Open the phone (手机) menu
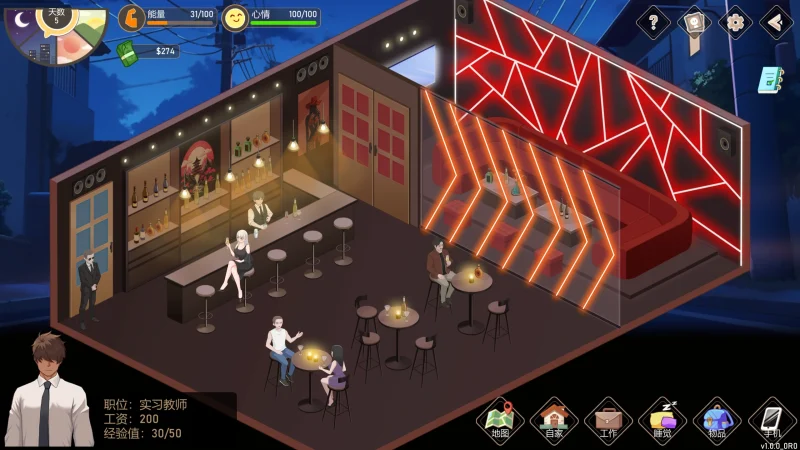The height and width of the screenshot is (450, 800). tap(771, 420)
